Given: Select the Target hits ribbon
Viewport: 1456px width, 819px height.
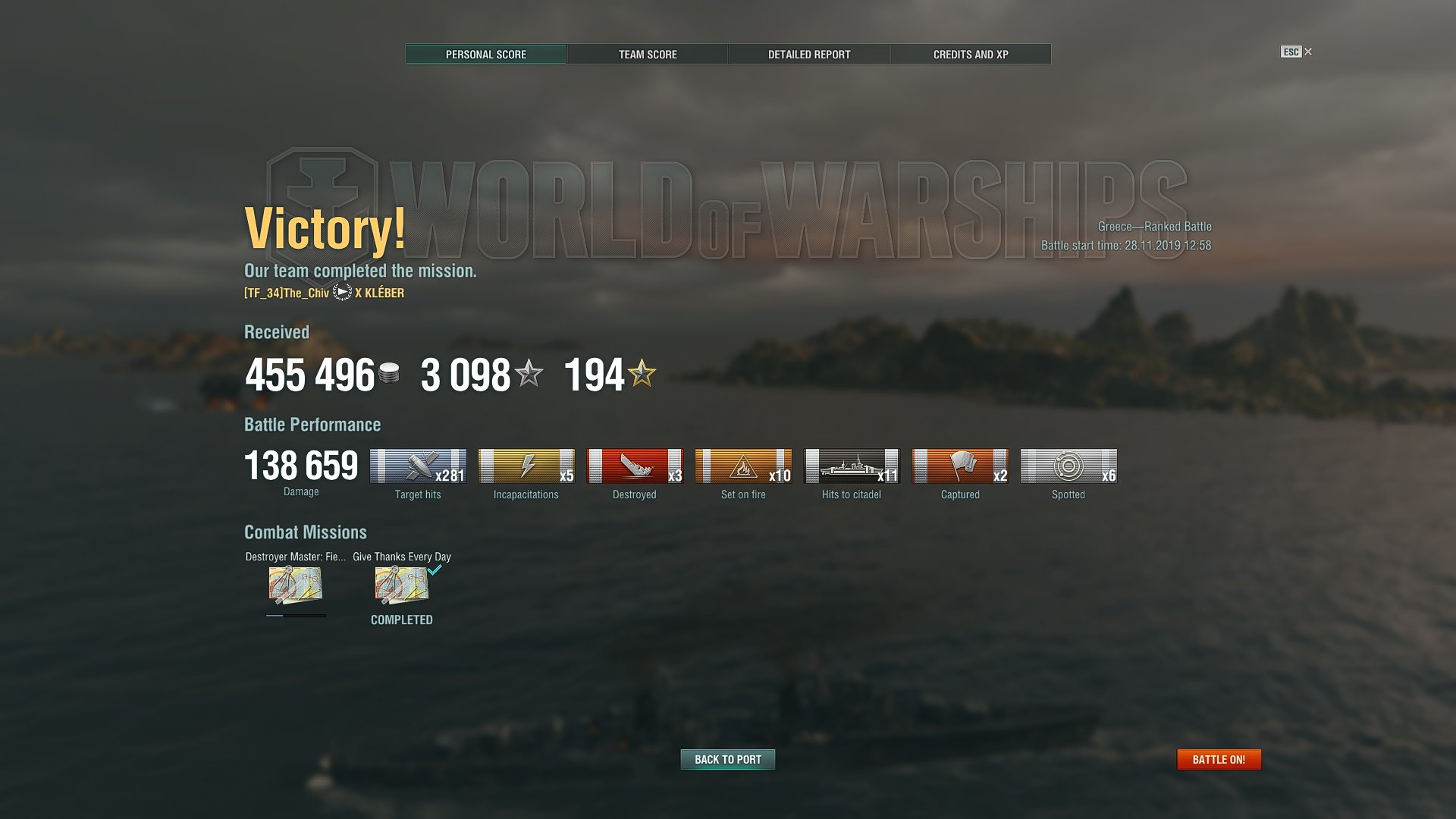Looking at the screenshot, I should coord(418,466).
